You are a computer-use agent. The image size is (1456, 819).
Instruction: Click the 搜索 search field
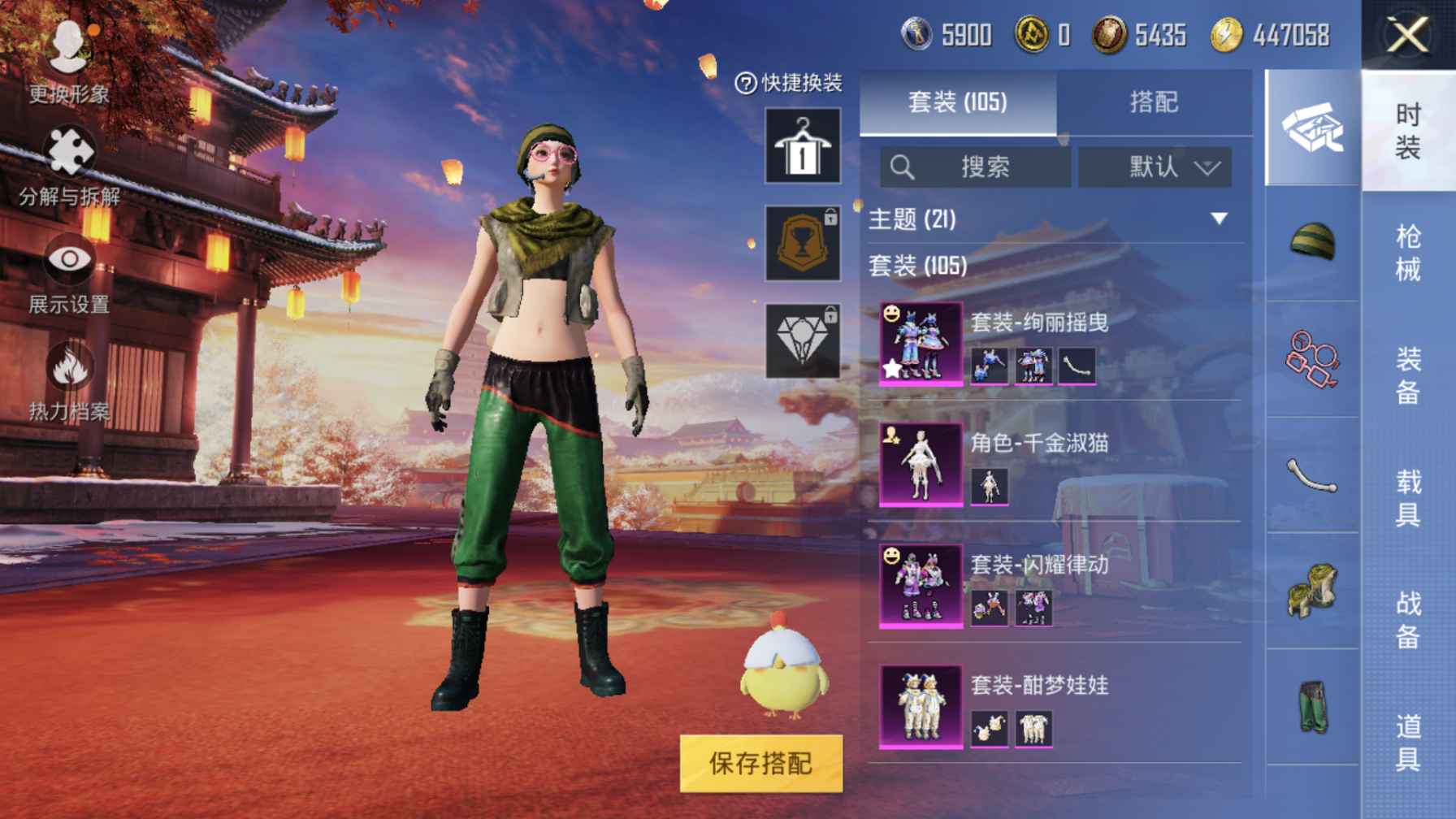(x=975, y=167)
